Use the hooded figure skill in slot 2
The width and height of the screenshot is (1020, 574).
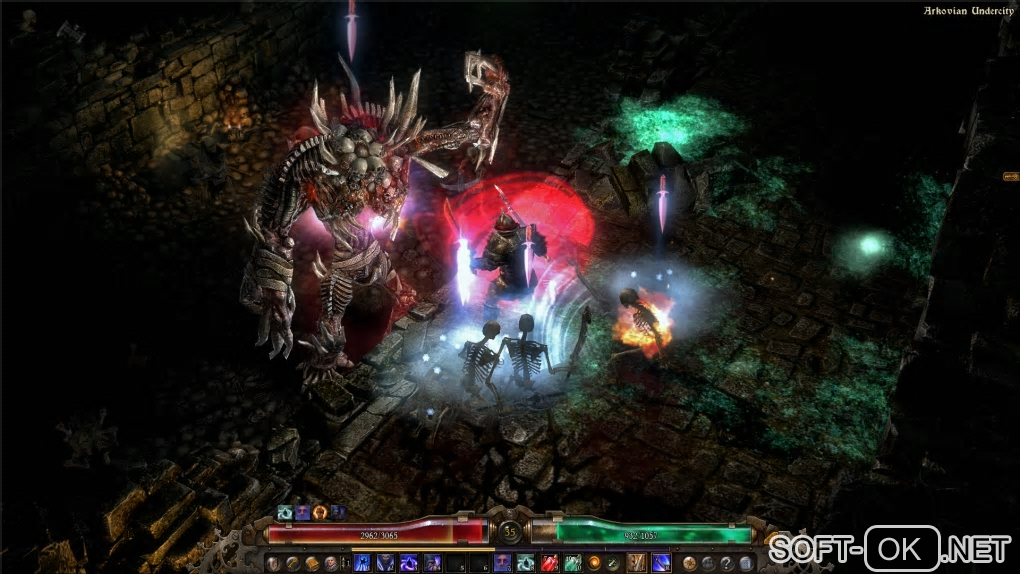(x=386, y=563)
